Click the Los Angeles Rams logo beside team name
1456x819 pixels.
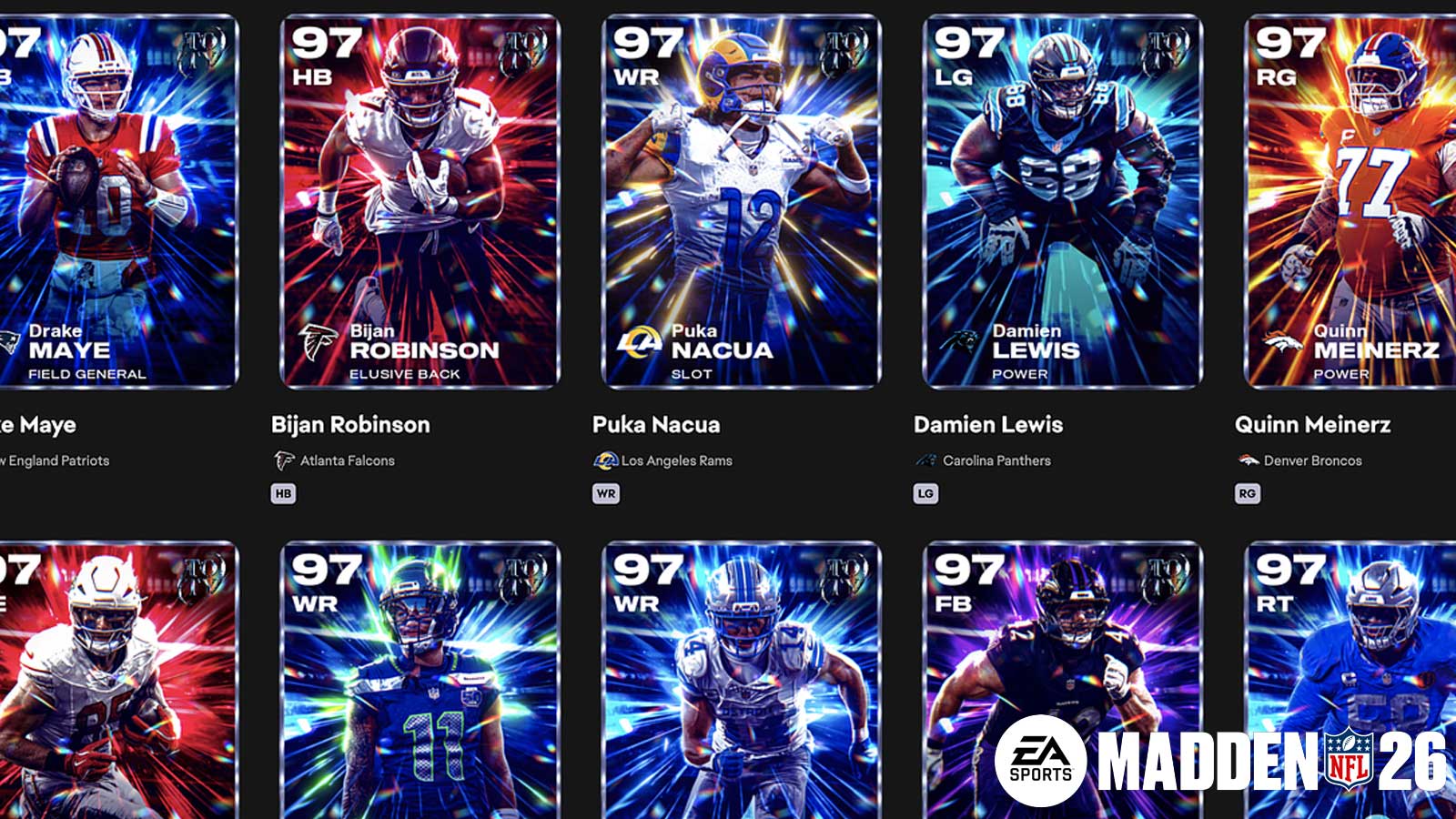tap(605, 461)
